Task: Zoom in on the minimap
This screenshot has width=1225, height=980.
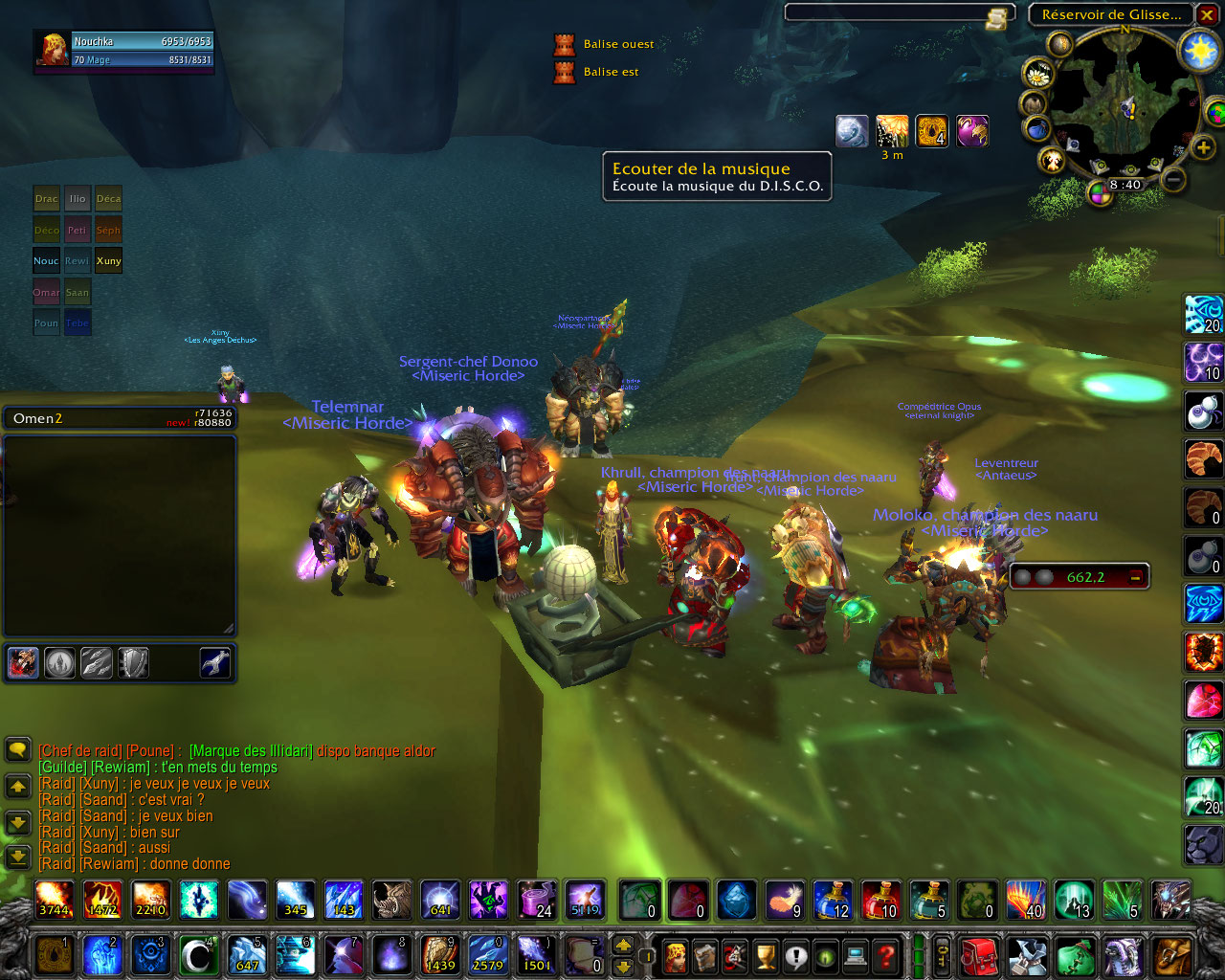Action: click(1203, 146)
